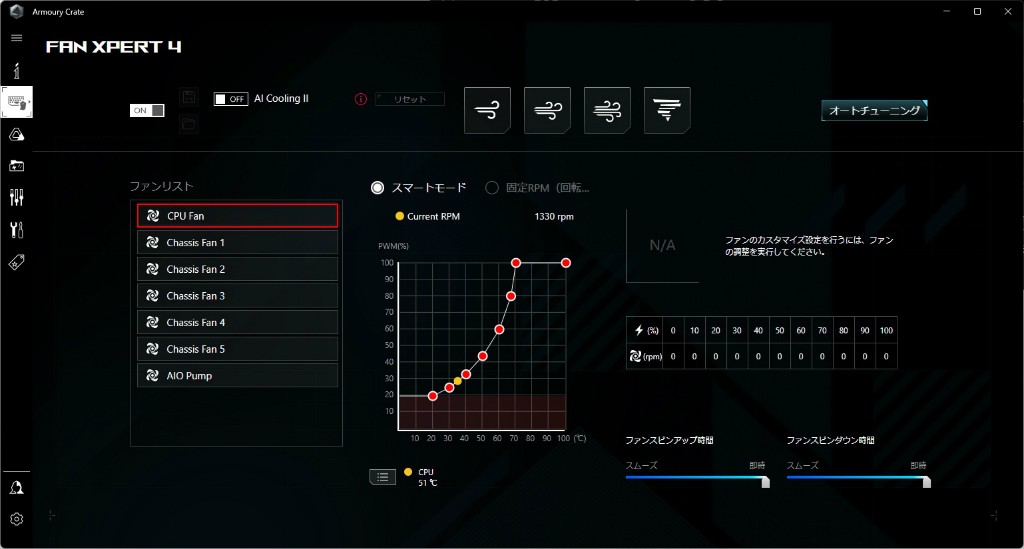
Task: Toggle the AI Cooling II switch
Action: coord(231,99)
